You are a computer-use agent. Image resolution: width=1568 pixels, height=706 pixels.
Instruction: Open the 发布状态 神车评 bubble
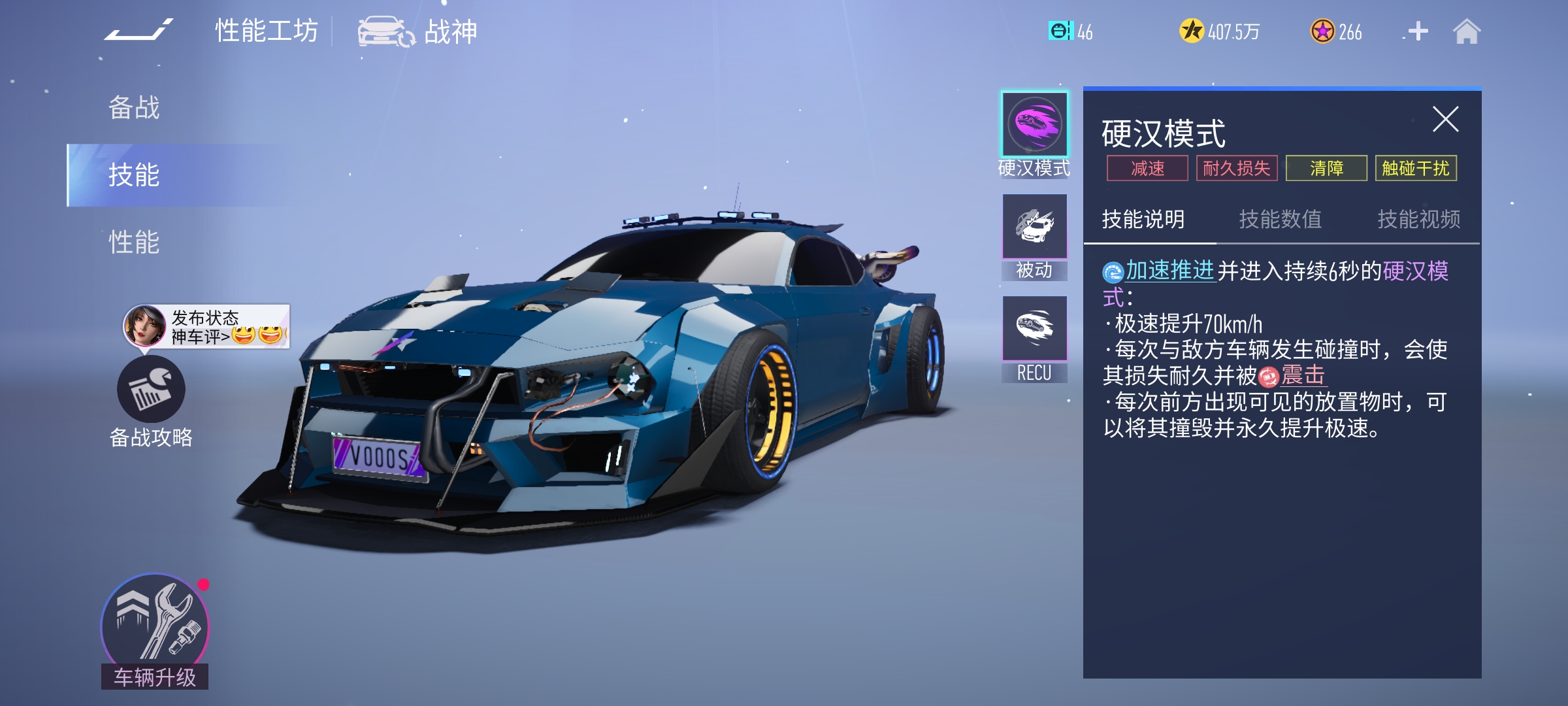coord(206,326)
